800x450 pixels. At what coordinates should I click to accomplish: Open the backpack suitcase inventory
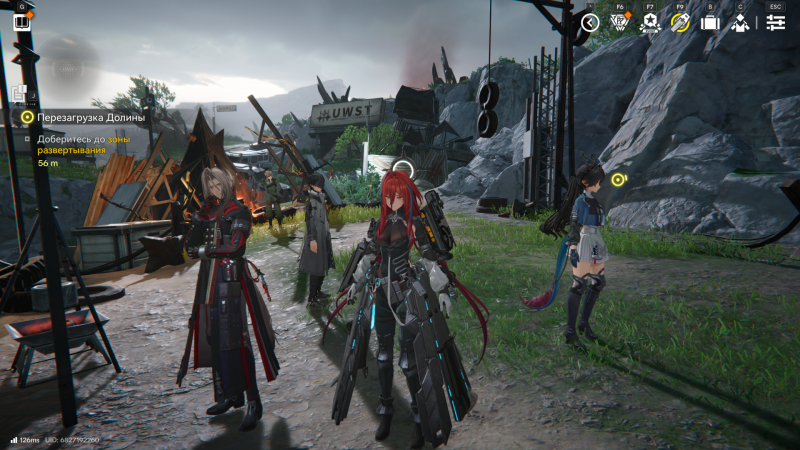click(710, 22)
